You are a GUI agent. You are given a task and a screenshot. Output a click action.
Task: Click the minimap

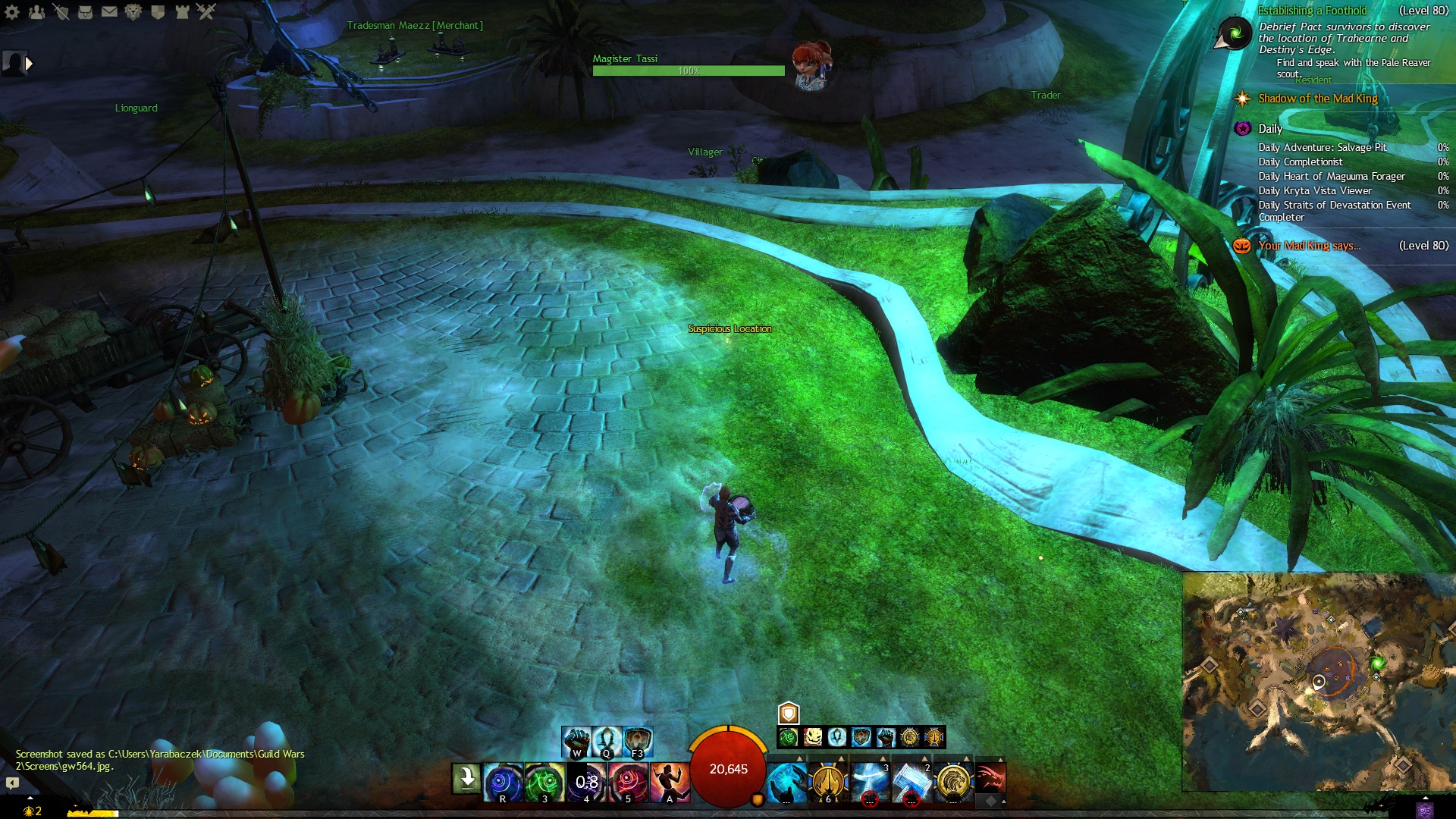click(1318, 681)
